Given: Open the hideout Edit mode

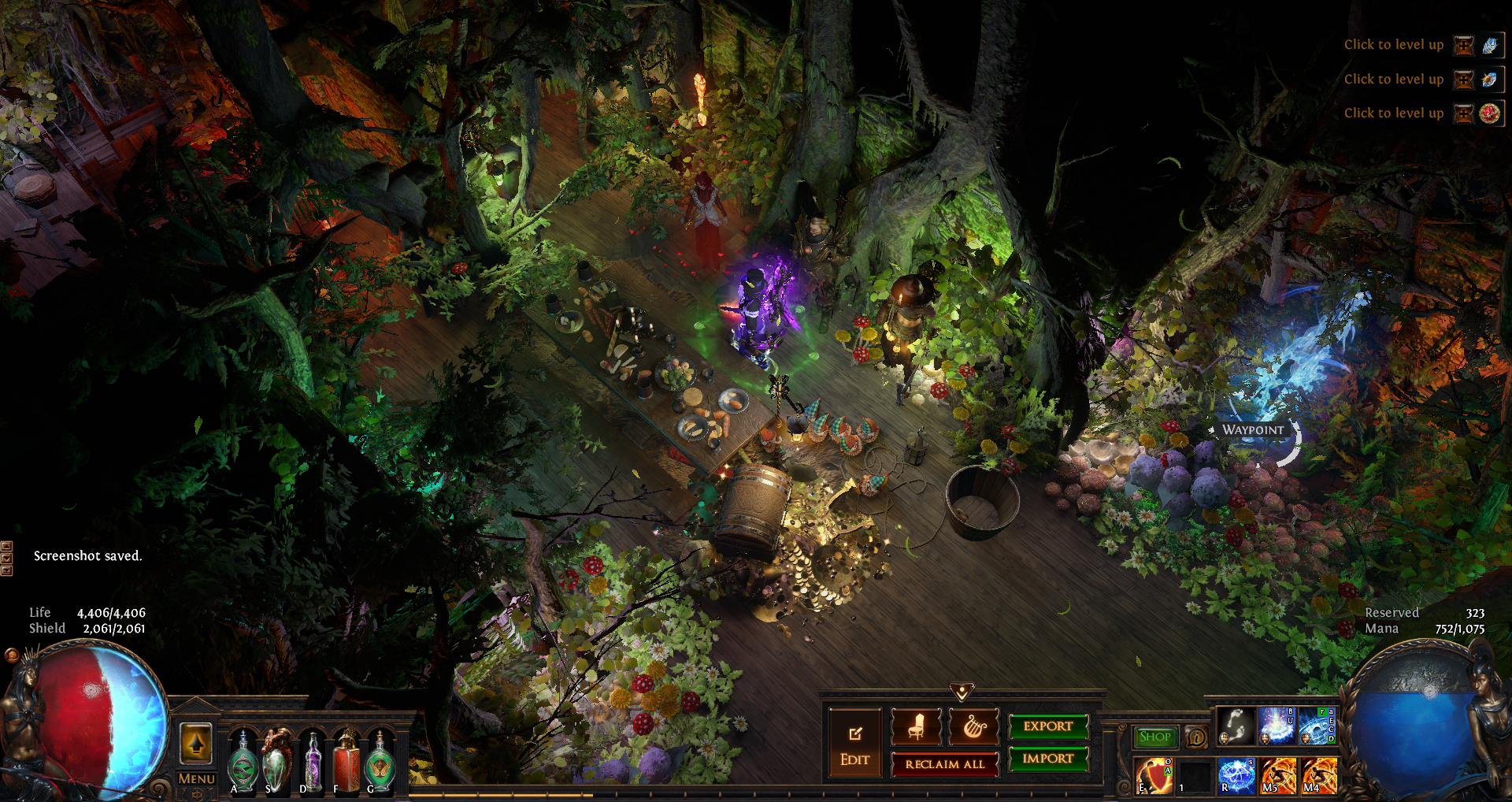Looking at the screenshot, I should (854, 743).
